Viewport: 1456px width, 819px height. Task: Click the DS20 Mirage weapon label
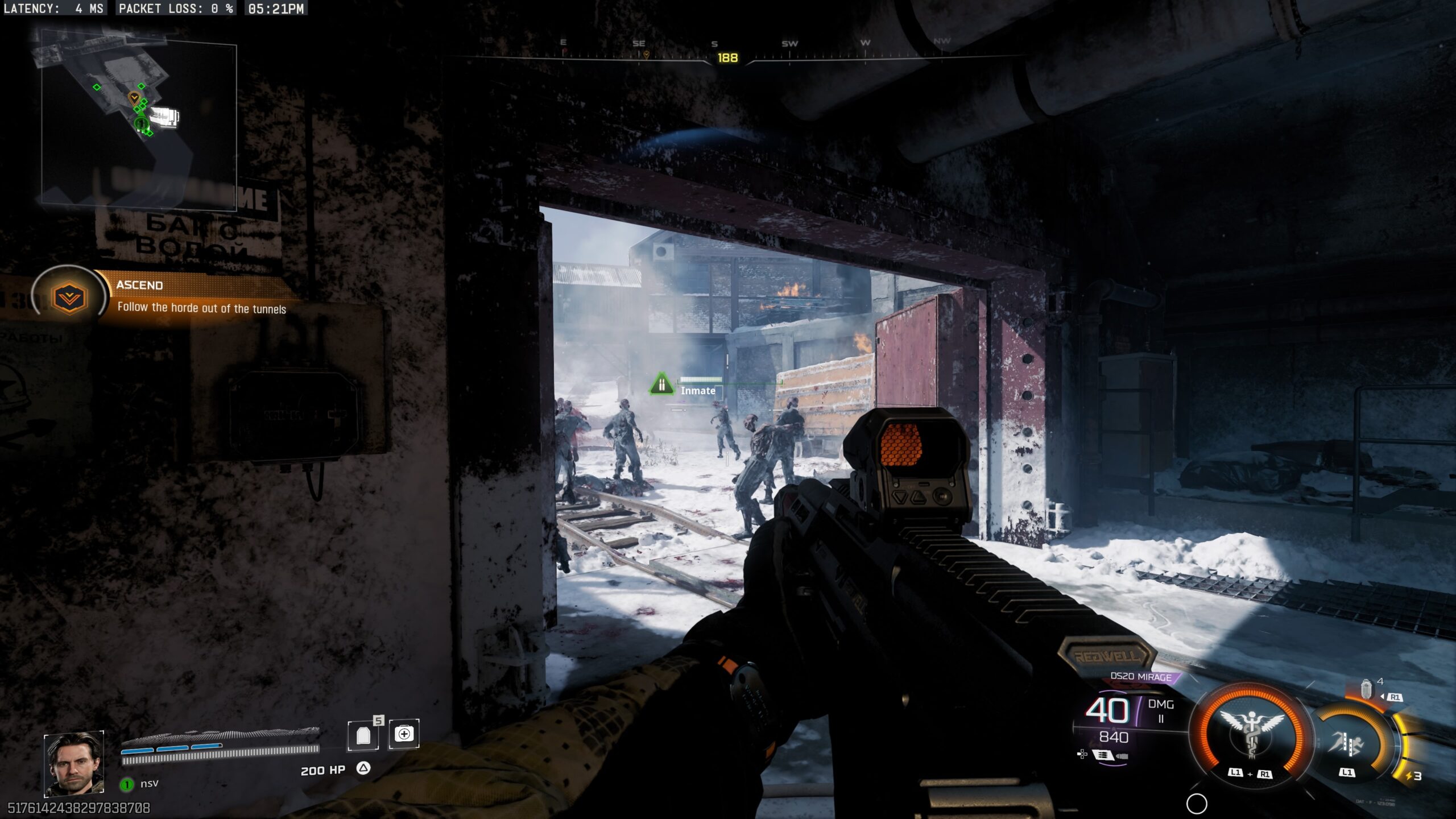pos(1141,677)
